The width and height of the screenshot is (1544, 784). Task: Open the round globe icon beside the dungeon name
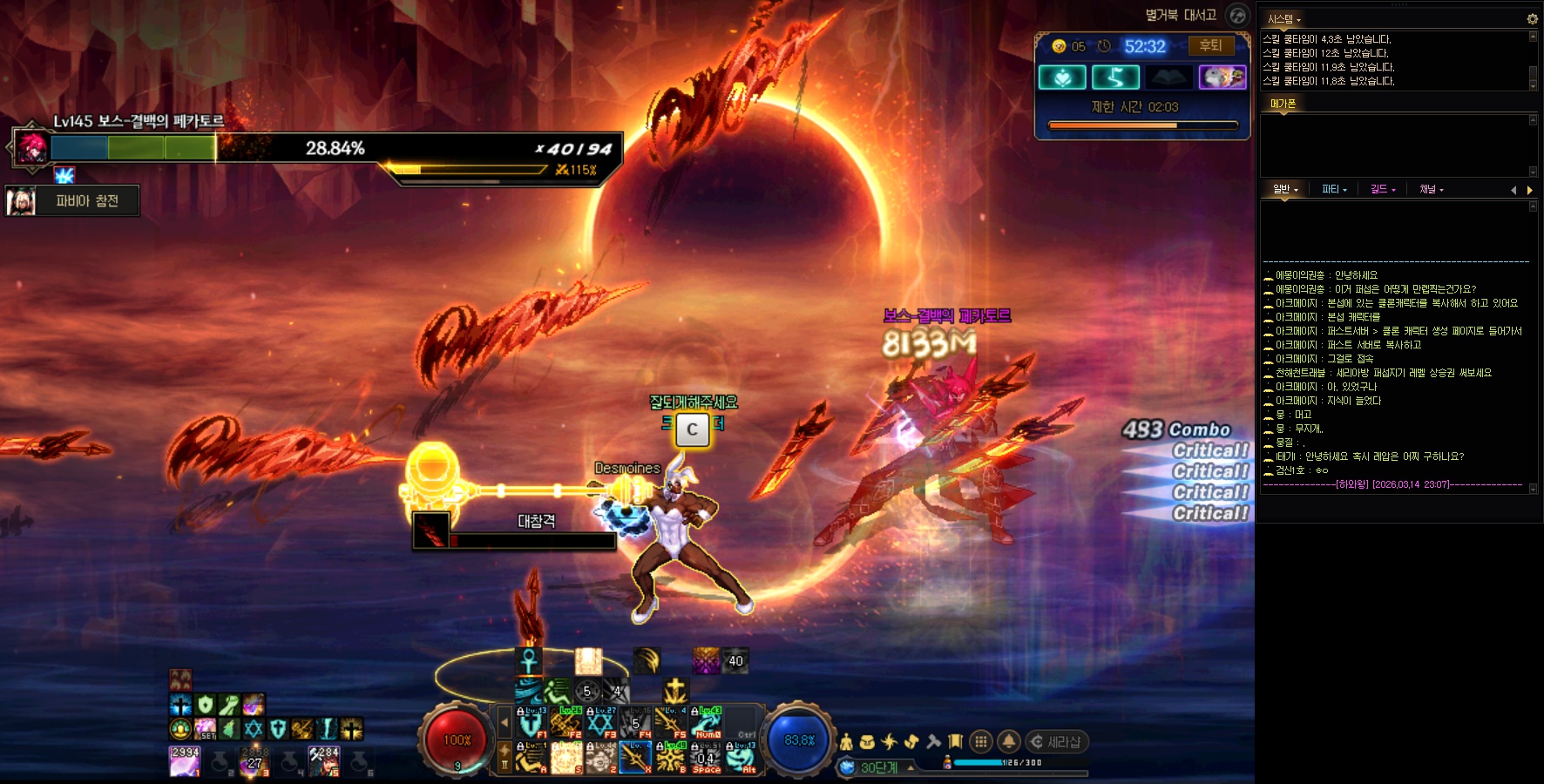[1237, 15]
